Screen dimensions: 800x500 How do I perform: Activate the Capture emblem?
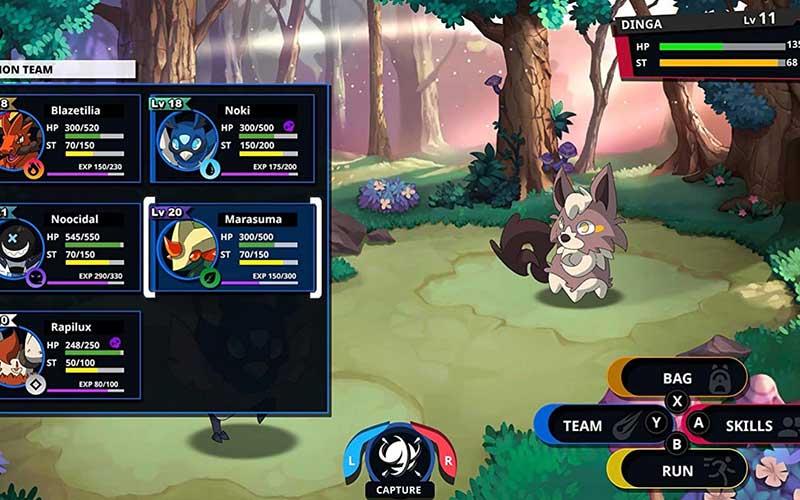click(399, 458)
